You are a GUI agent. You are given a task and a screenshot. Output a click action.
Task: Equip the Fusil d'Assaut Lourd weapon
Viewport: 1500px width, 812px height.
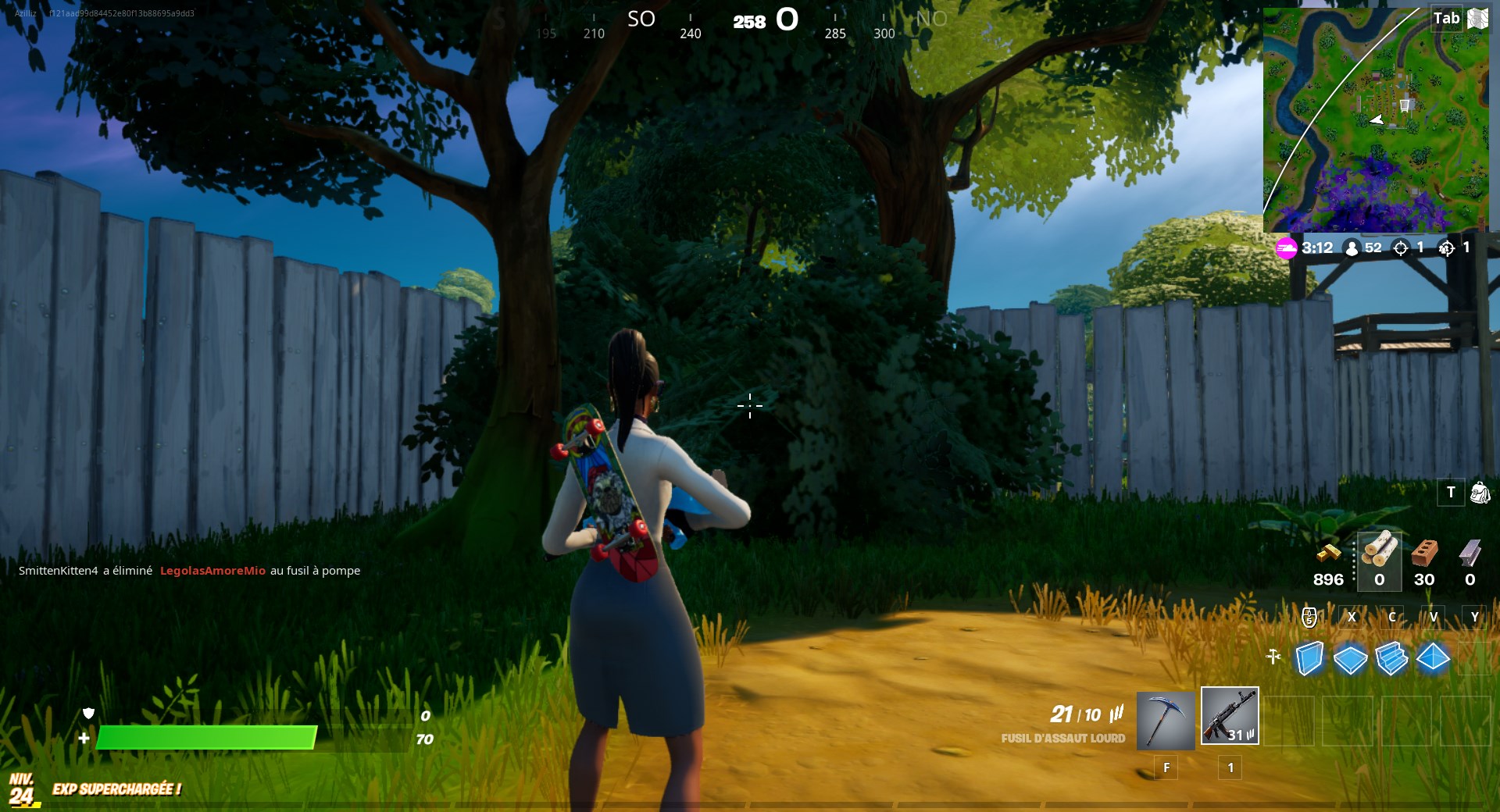1230,717
